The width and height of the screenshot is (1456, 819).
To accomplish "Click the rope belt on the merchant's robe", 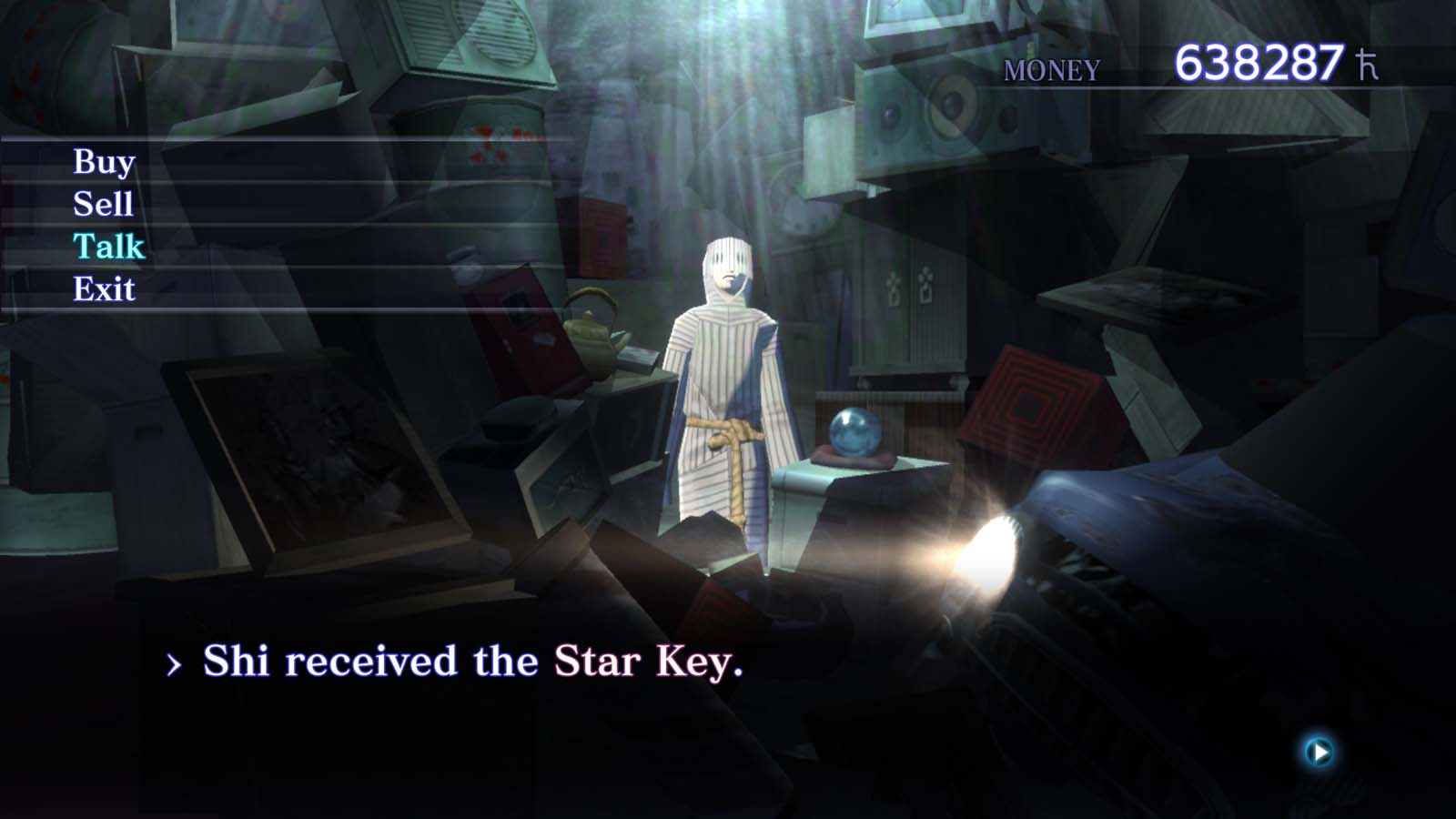I will [x=728, y=430].
